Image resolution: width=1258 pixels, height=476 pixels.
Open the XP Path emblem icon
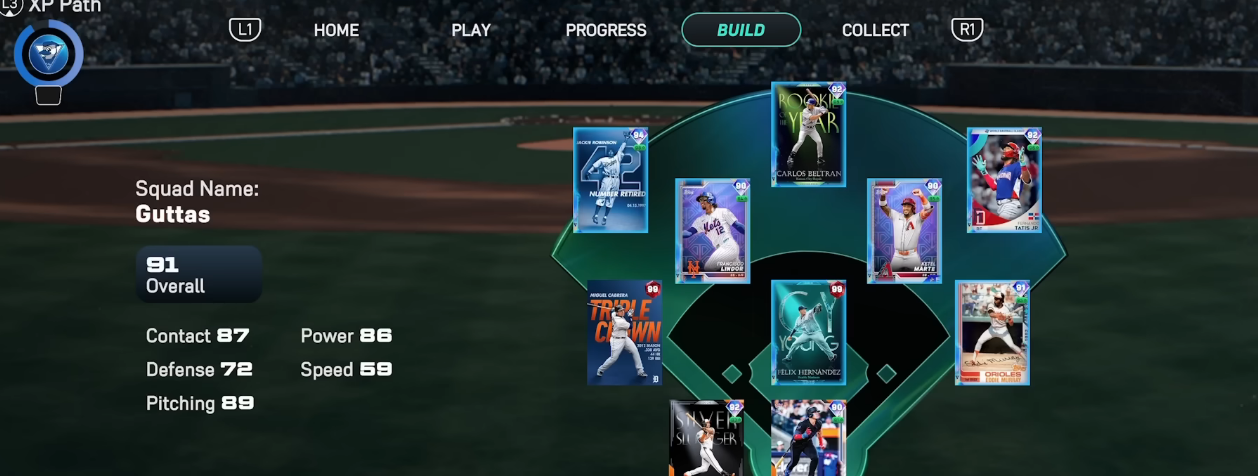point(48,55)
